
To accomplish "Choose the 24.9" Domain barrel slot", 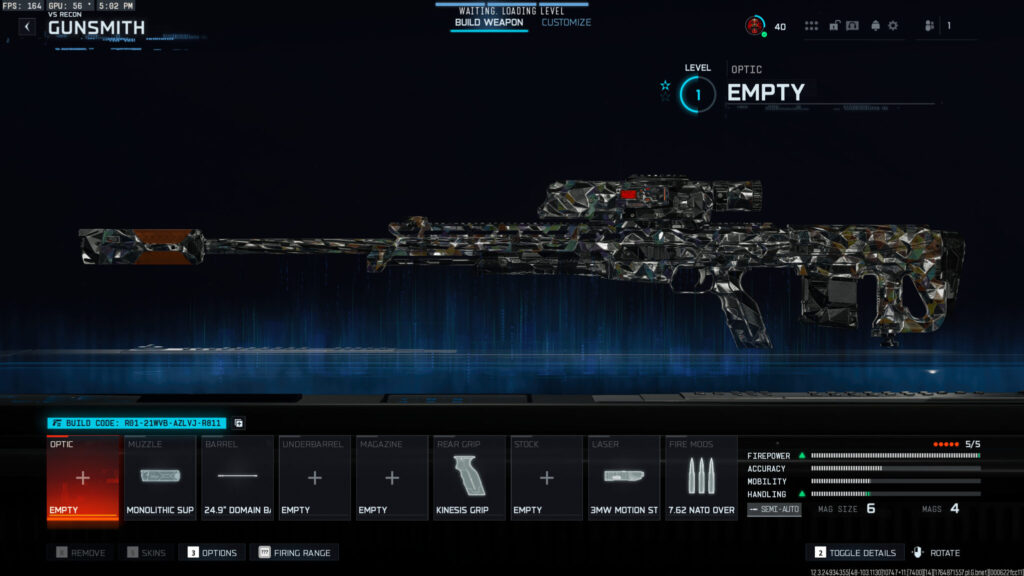I will tap(238, 478).
